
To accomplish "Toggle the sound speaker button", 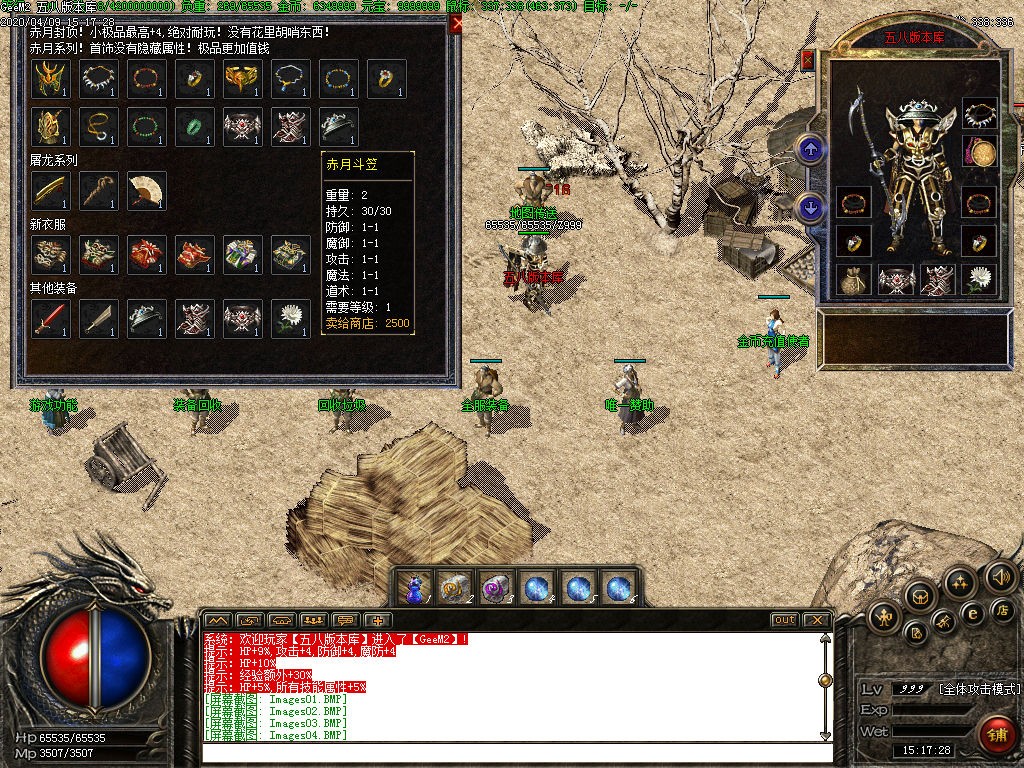I will point(1000,577).
